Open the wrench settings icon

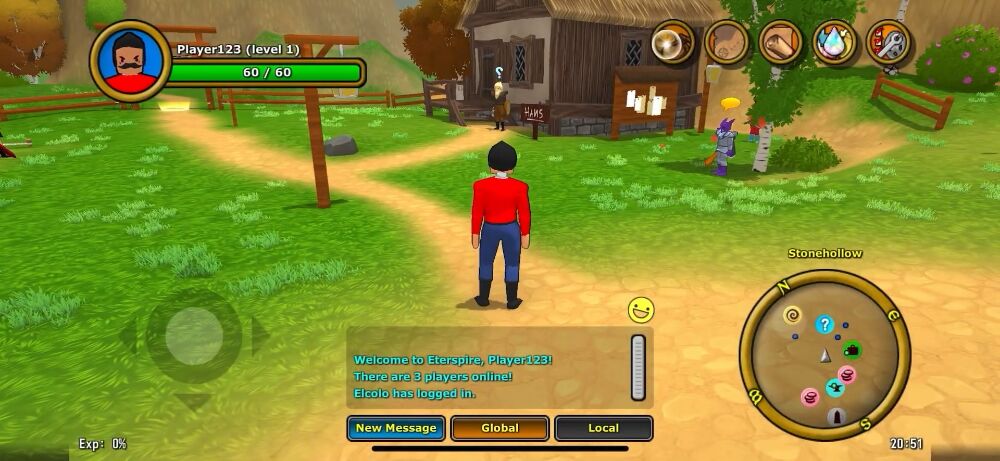[889, 44]
